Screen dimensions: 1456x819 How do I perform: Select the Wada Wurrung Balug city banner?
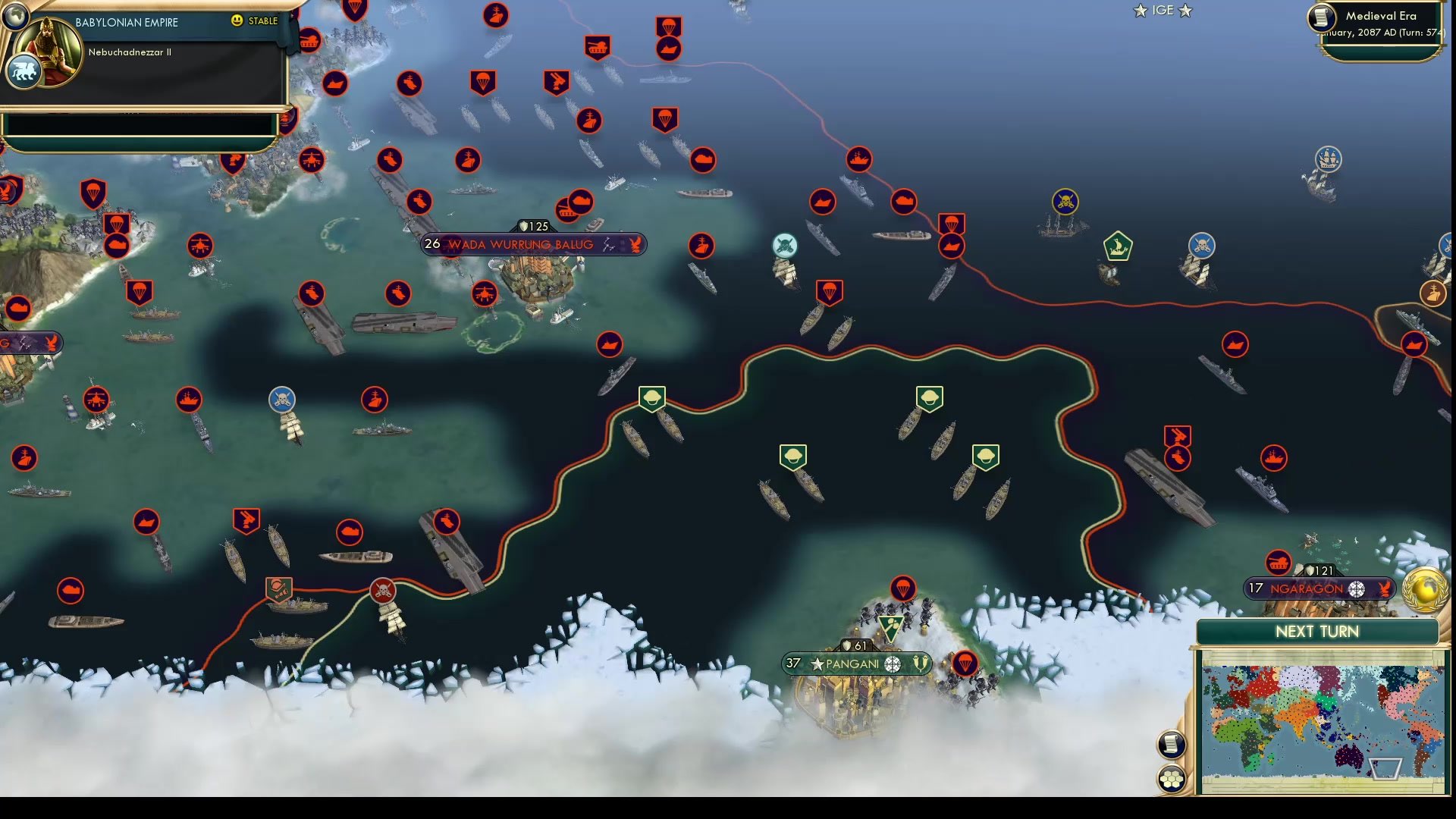522,244
